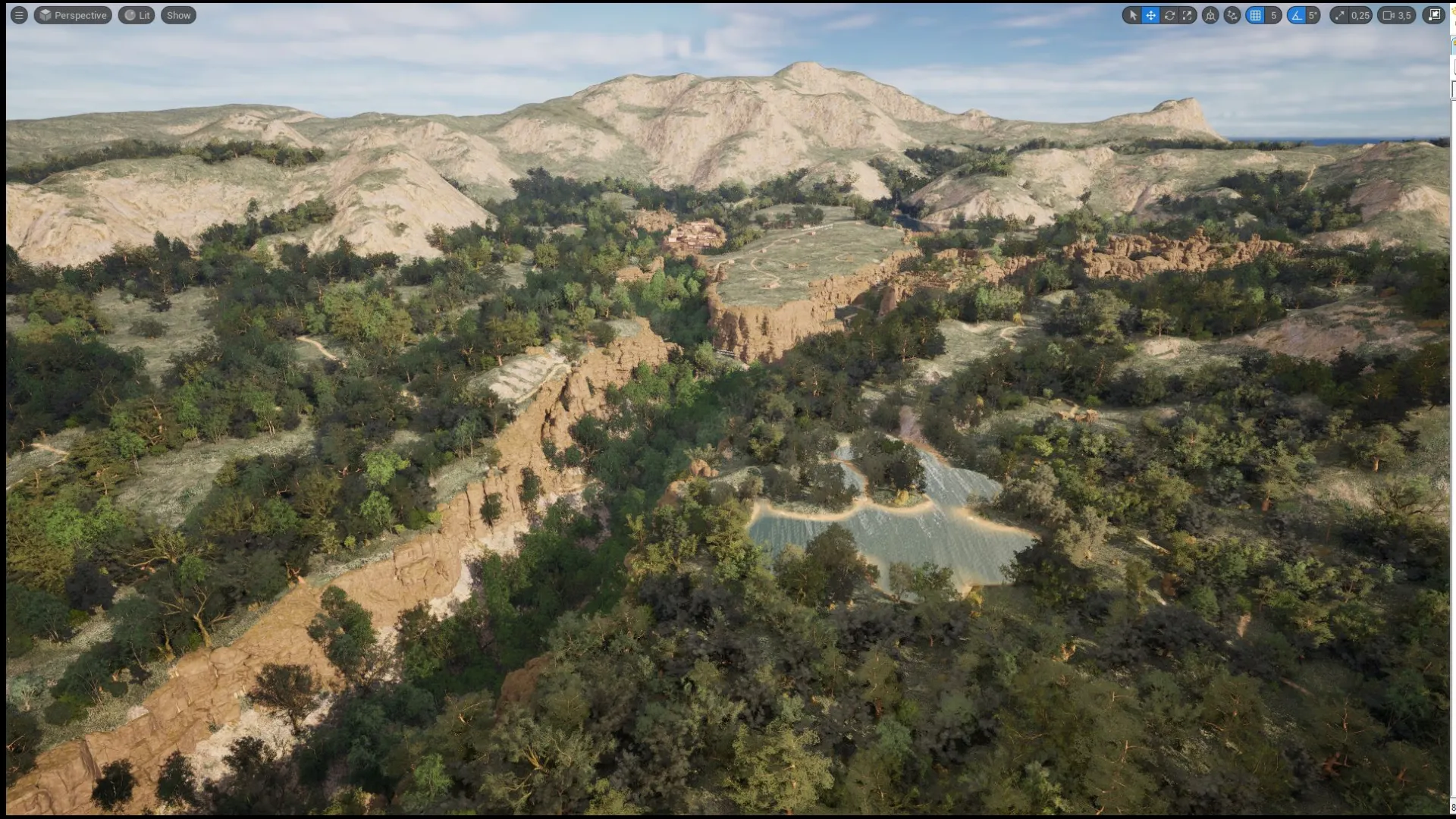Set the scale snap value 0,25
1456x819 pixels.
[1360, 15]
